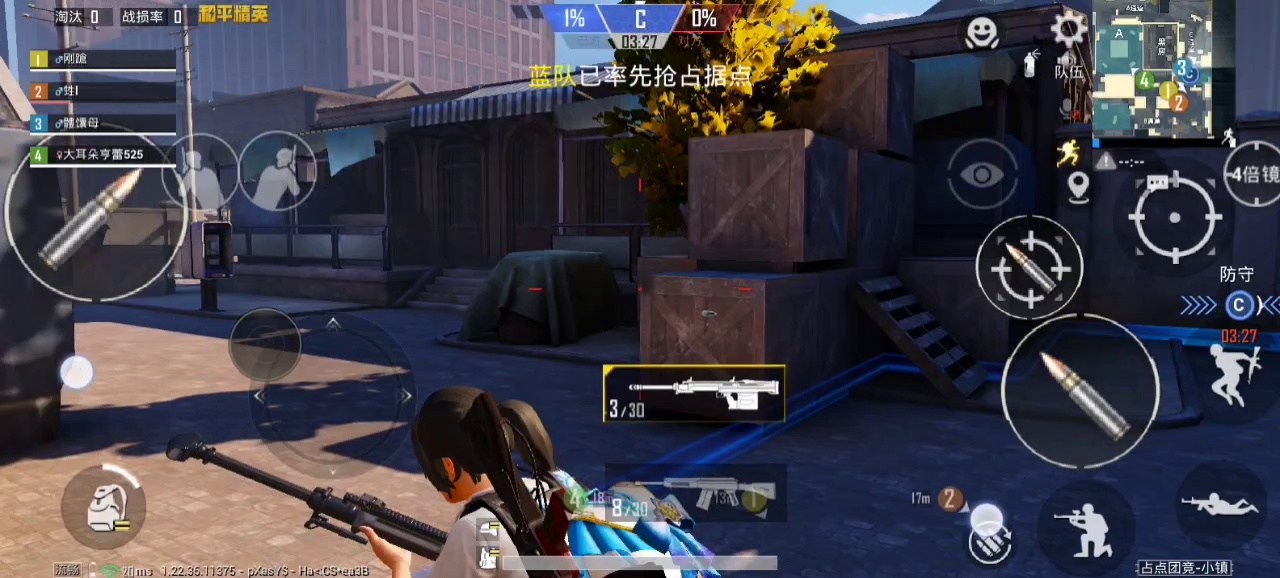The width and height of the screenshot is (1280, 578).
Task: Reload using the bullets reload icon
Action: 988,543
